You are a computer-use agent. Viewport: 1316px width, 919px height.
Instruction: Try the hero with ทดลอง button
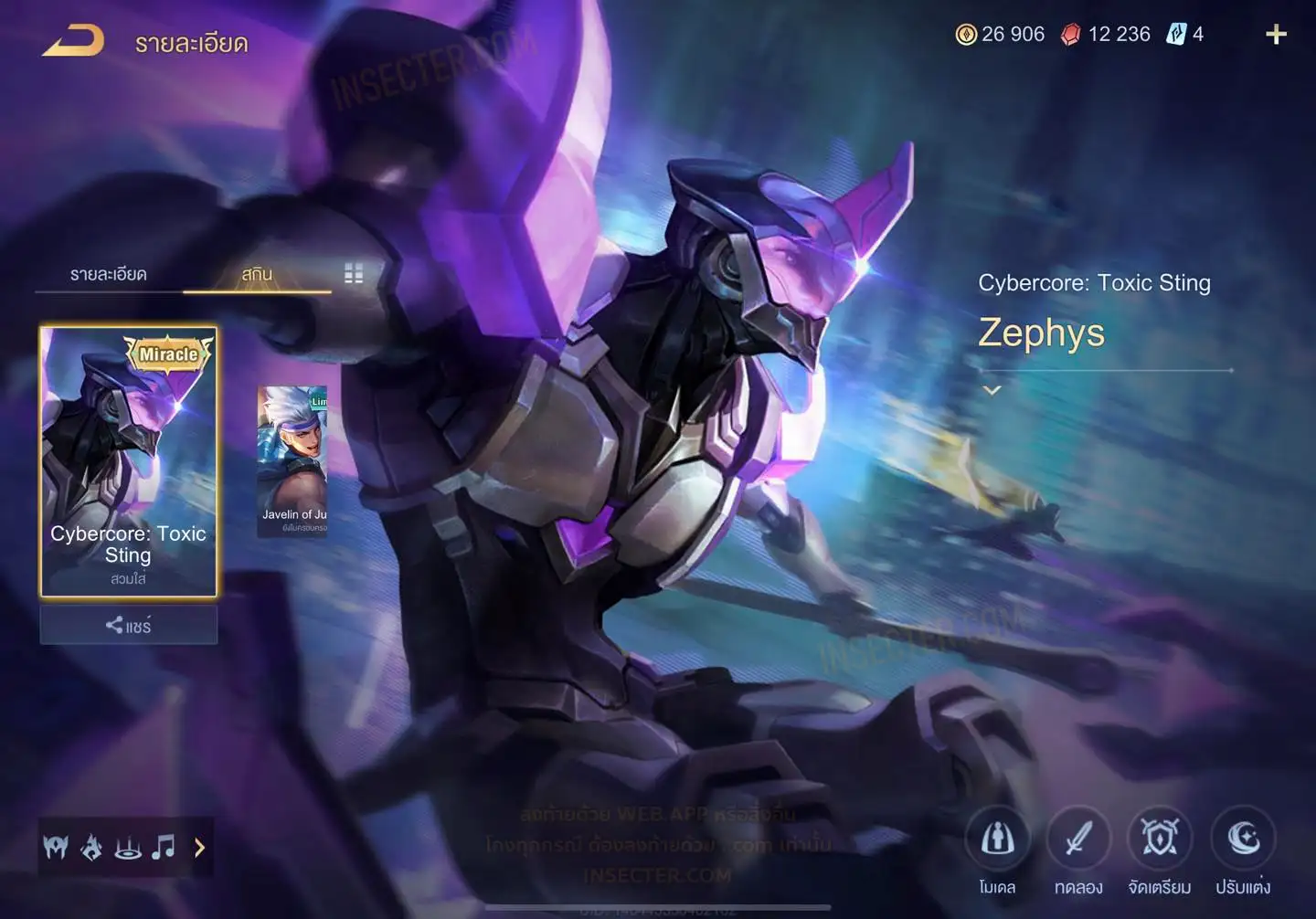(1078, 840)
